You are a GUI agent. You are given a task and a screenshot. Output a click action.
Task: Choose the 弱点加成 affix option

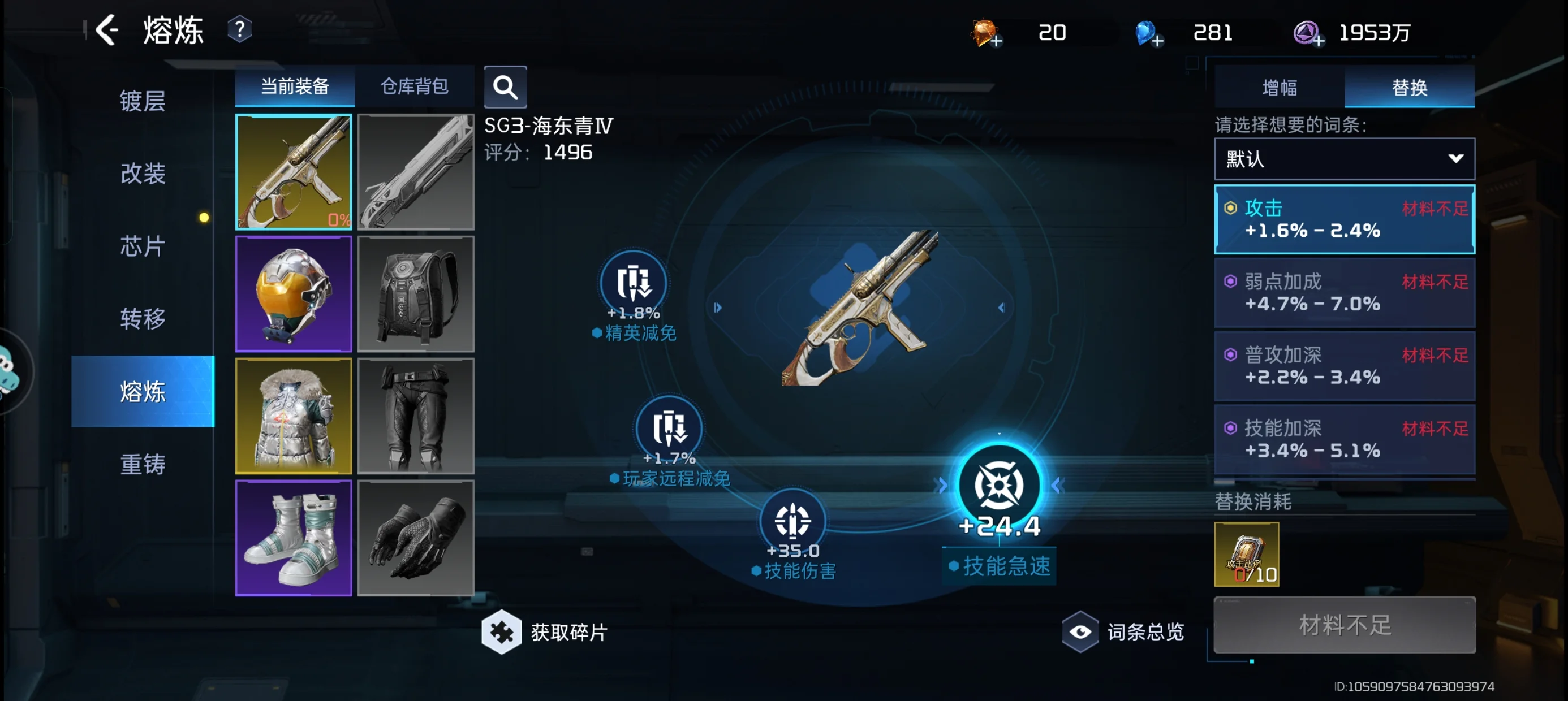1344,293
